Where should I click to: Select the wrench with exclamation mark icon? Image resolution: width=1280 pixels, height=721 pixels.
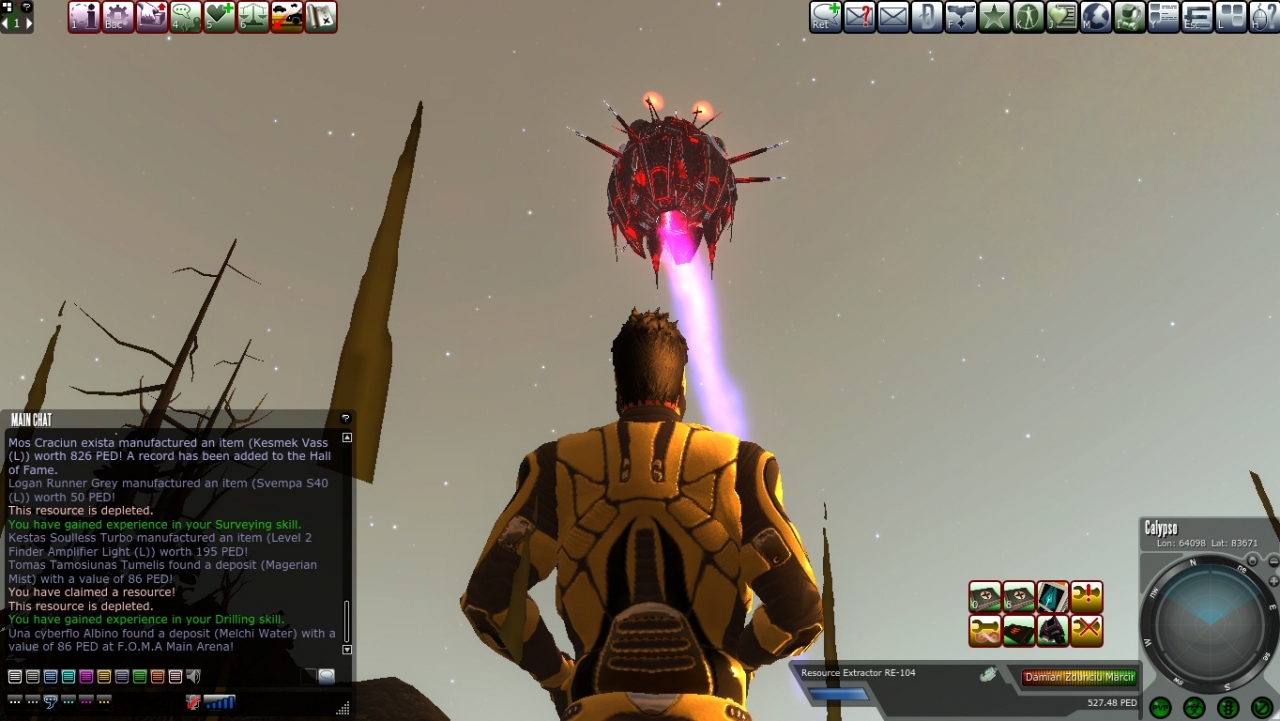coord(1087,597)
